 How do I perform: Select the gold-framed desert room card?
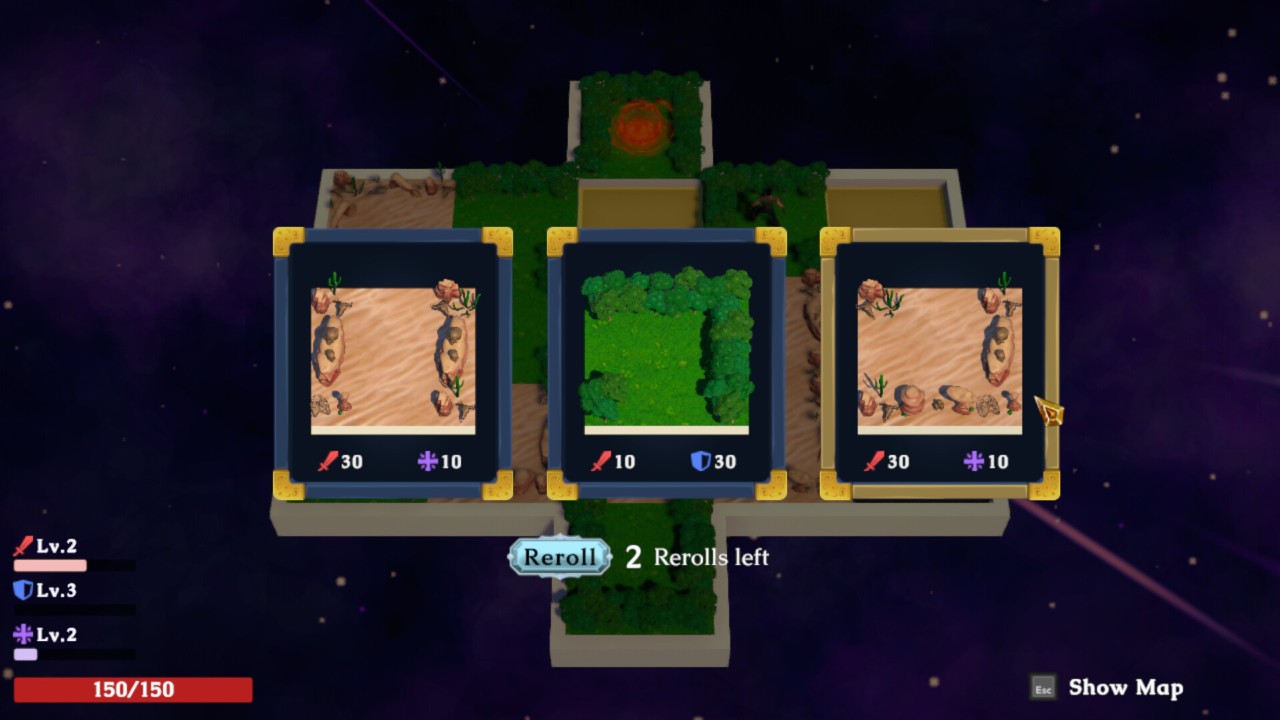(939, 364)
